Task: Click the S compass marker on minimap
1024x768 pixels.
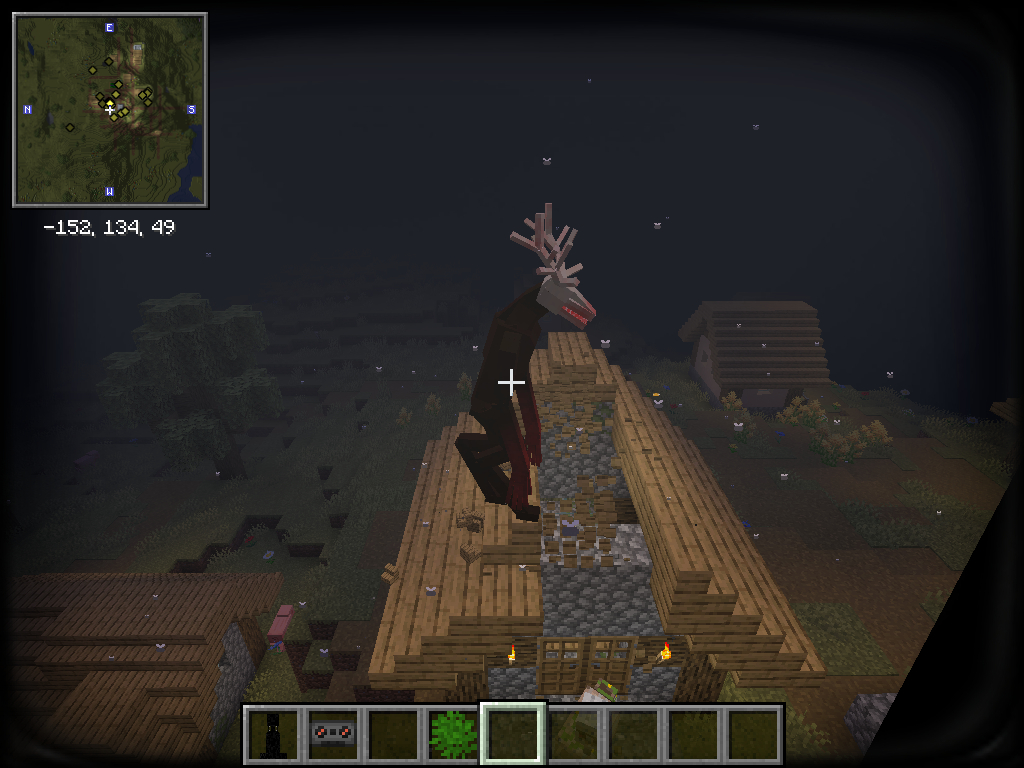Action: click(192, 109)
